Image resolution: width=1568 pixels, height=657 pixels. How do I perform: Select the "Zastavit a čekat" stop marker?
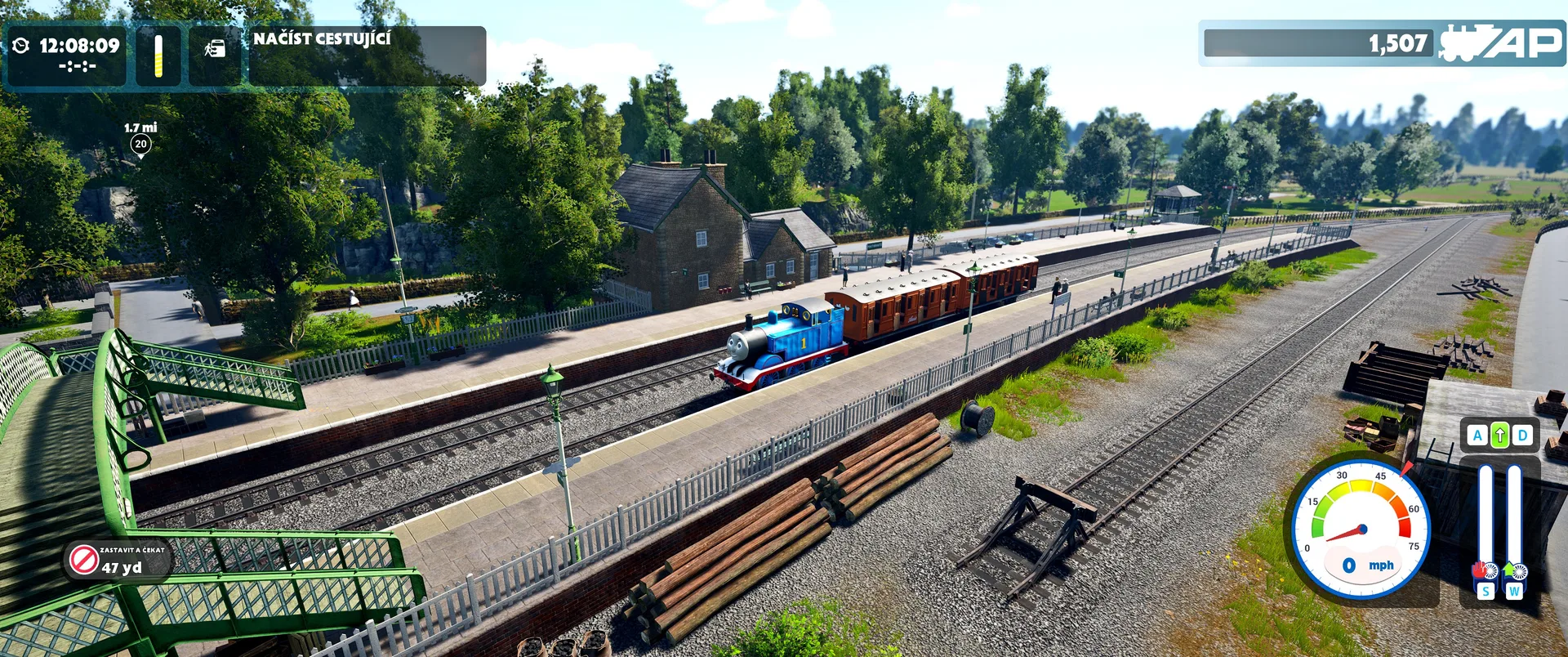pos(84,560)
